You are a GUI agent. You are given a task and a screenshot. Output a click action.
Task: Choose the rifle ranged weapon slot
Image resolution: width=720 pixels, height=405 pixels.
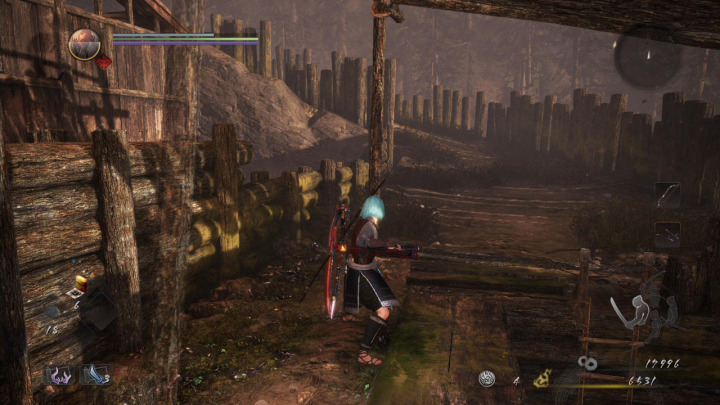coord(667,234)
